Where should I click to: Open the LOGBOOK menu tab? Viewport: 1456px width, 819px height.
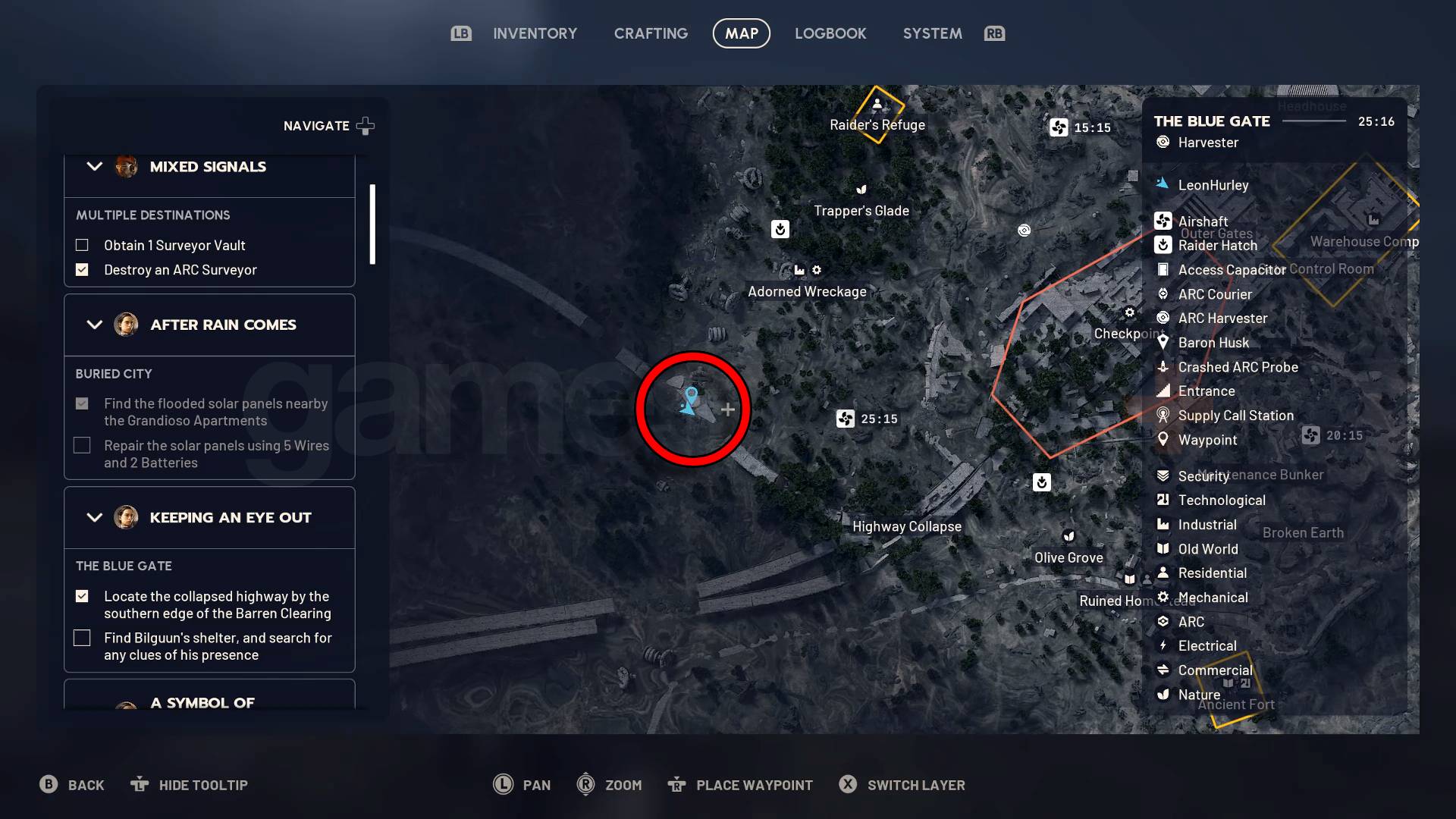[830, 33]
